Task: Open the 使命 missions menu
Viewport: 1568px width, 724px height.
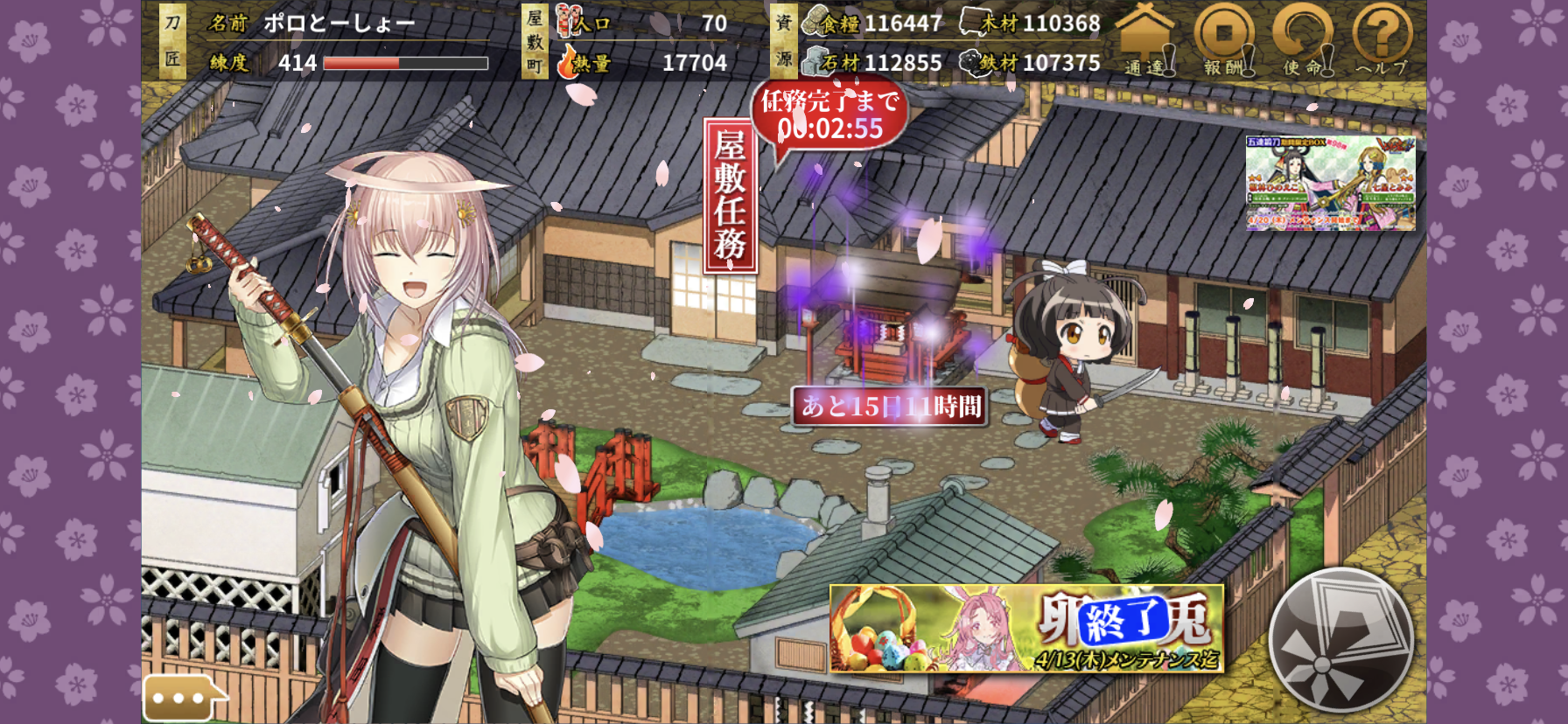Action: point(1302,40)
